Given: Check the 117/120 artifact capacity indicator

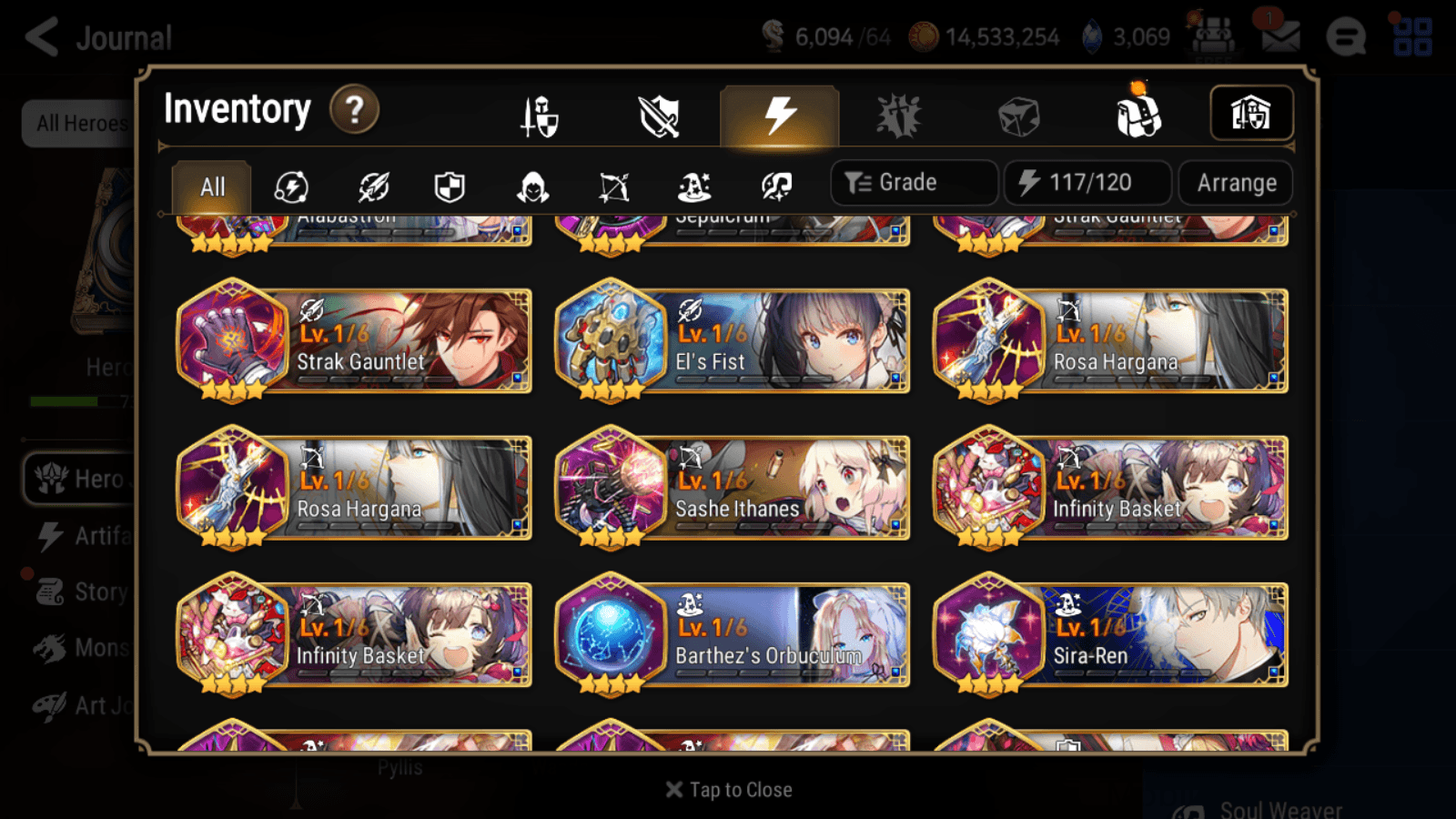Looking at the screenshot, I should [x=1088, y=182].
